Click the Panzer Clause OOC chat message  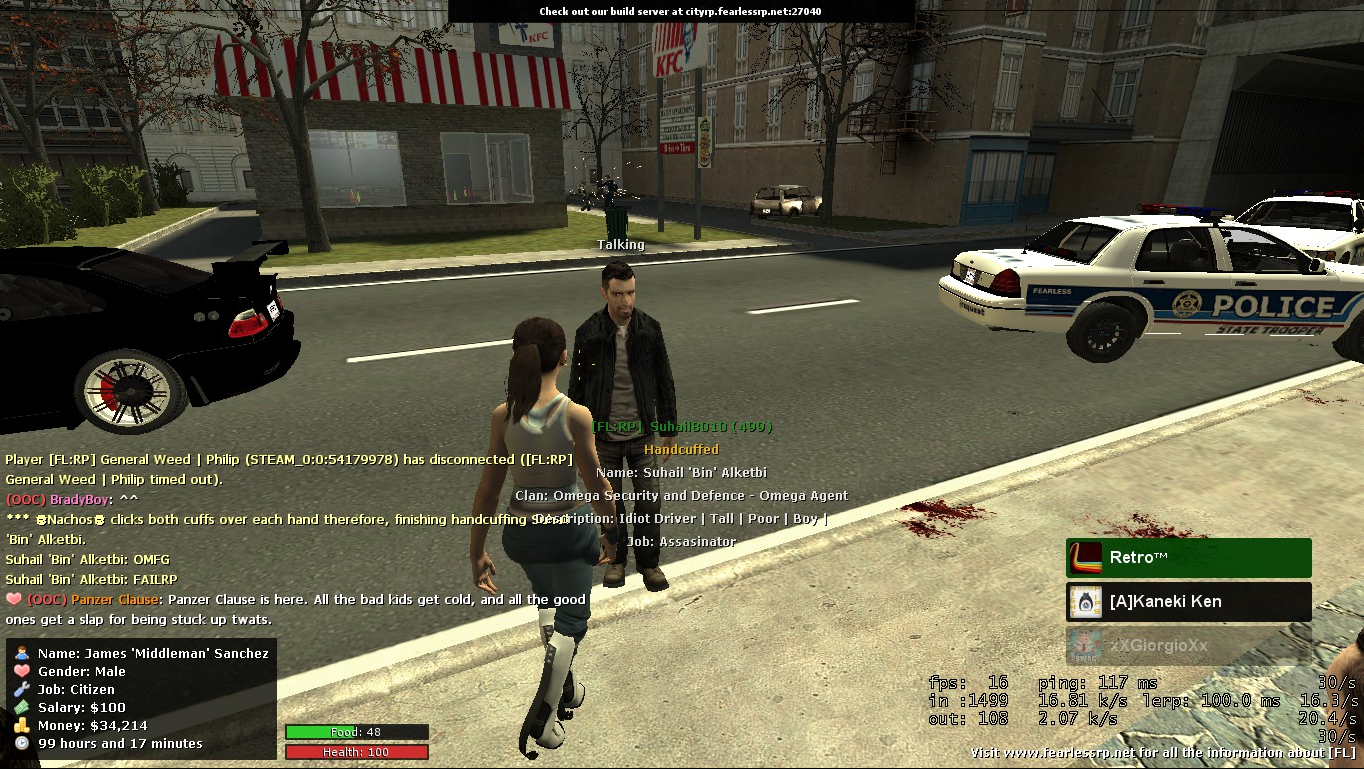(296, 609)
